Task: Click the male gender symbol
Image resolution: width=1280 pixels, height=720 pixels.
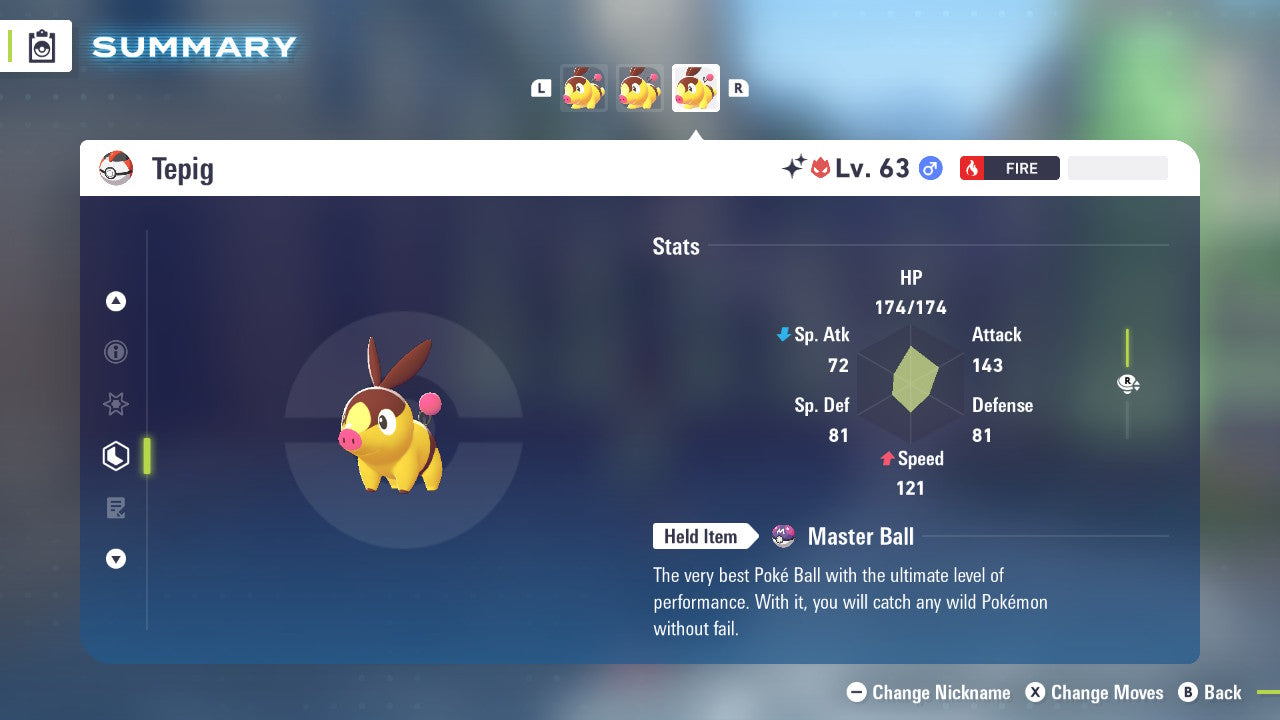Action: pyautogui.click(x=929, y=168)
